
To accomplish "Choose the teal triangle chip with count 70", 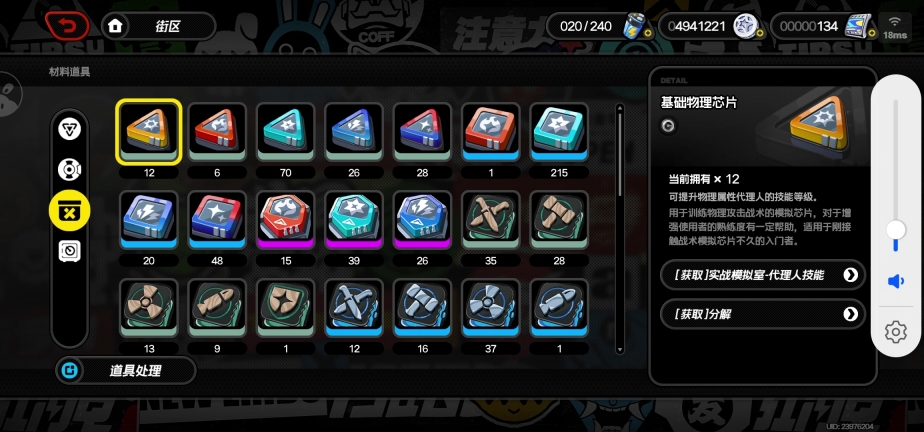I will [285, 131].
